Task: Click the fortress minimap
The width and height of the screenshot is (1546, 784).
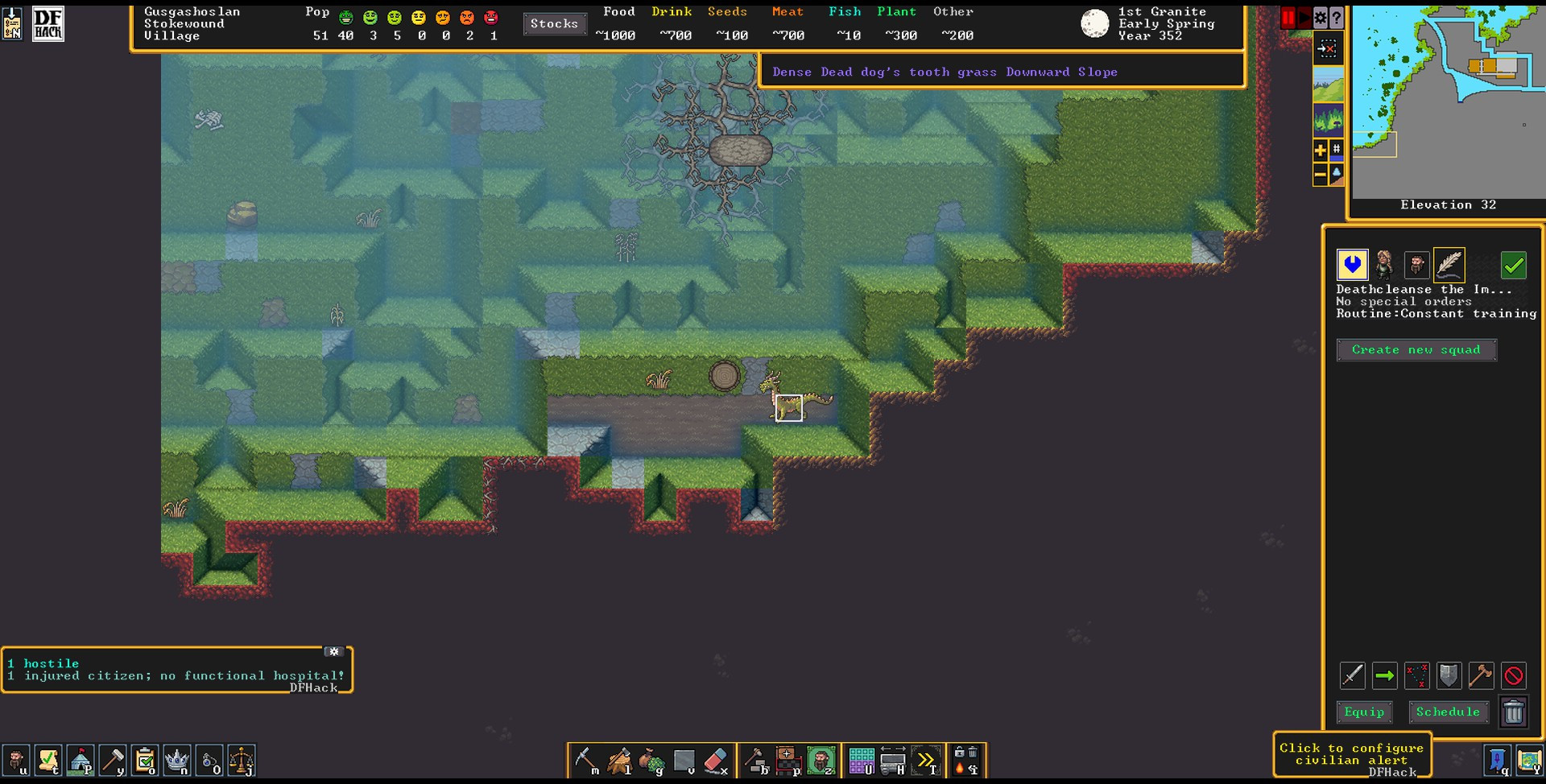Action: point(1448,101)
